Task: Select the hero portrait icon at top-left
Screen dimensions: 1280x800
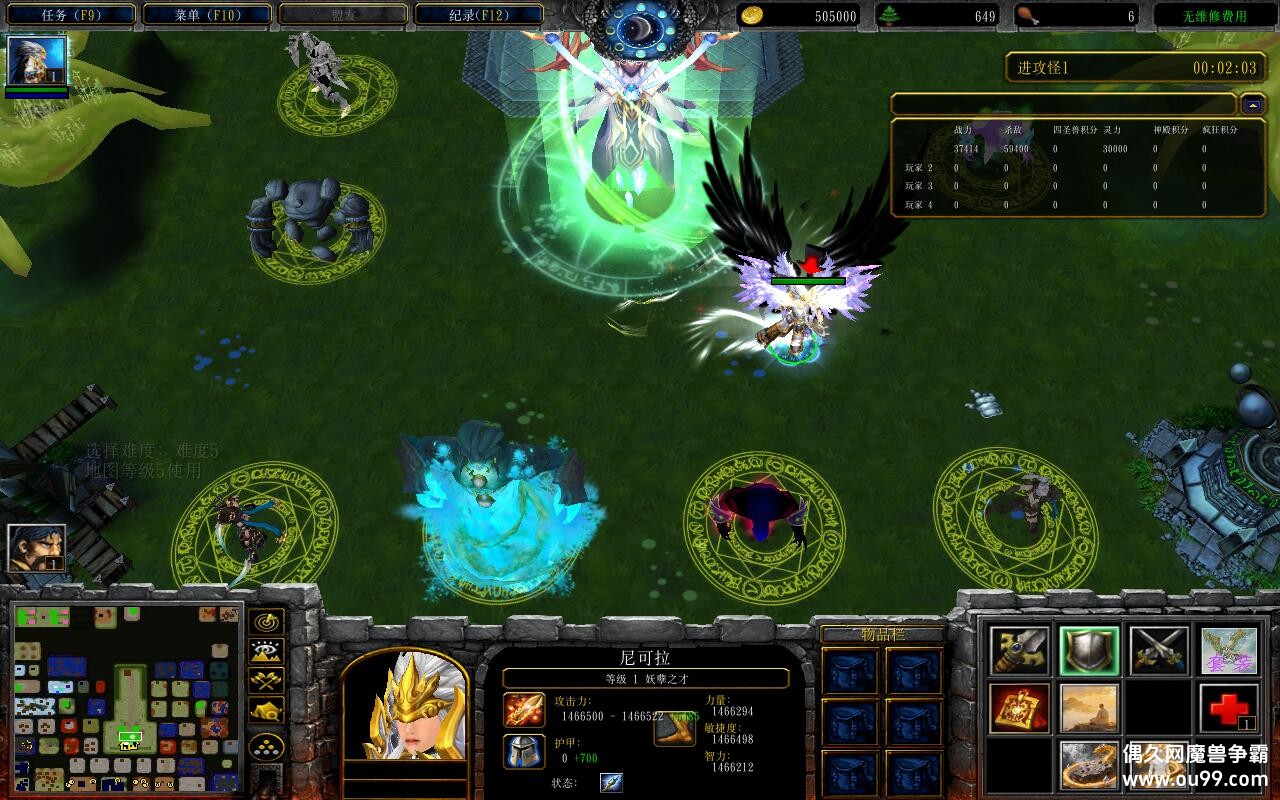Action: (x=37, y=62)
